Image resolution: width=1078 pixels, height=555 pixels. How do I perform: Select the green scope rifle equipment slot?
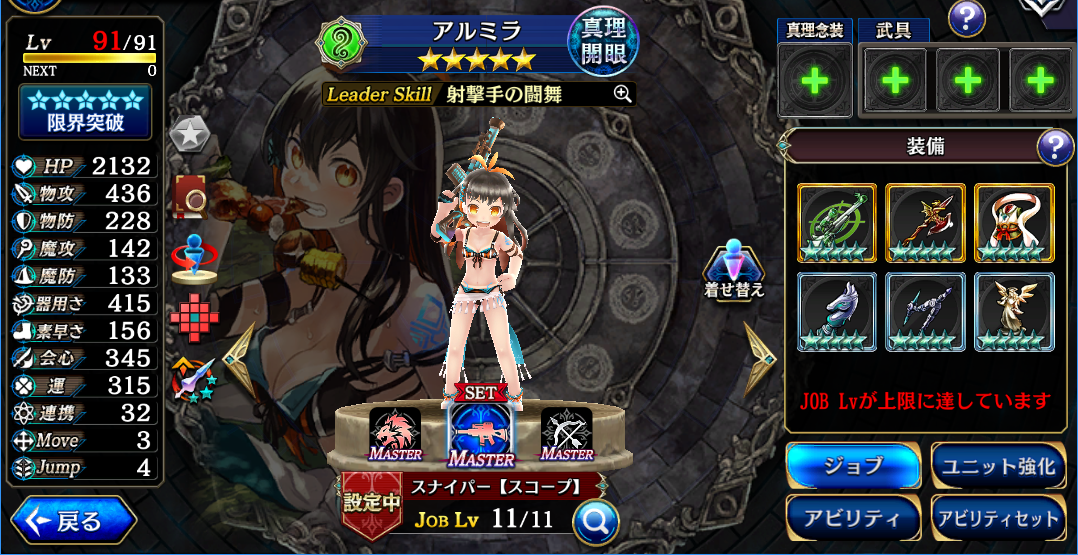pyautogui.click(x=837, y=223)
